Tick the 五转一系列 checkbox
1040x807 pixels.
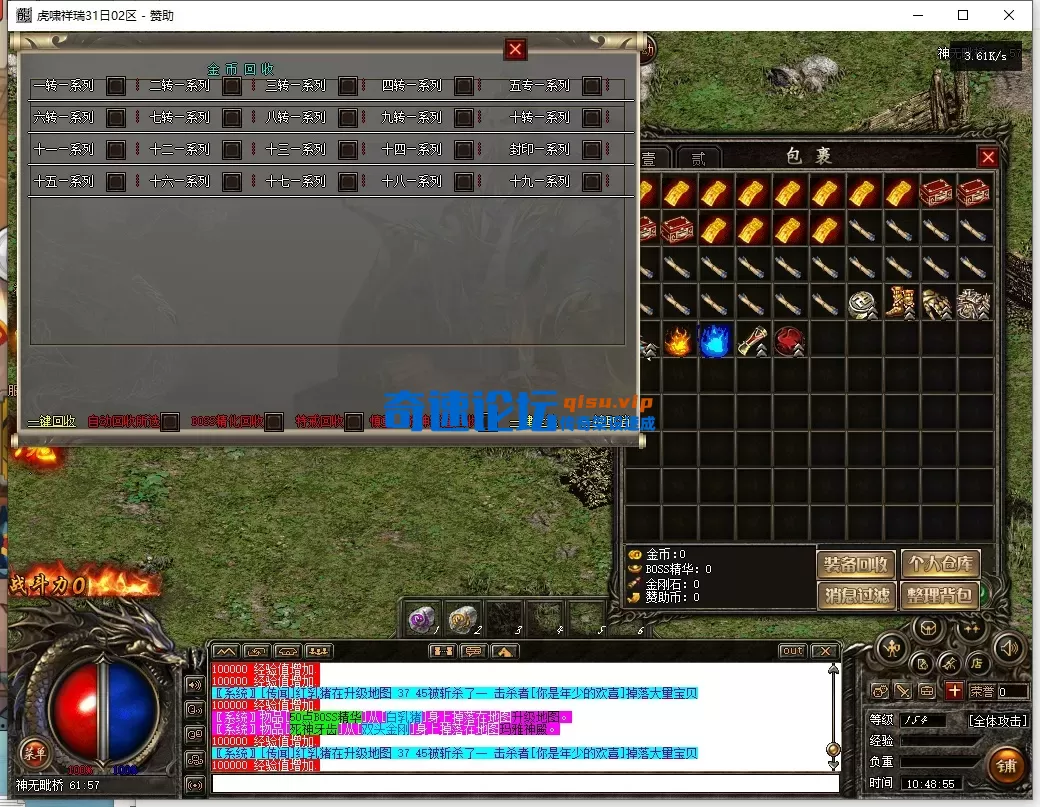592,86
